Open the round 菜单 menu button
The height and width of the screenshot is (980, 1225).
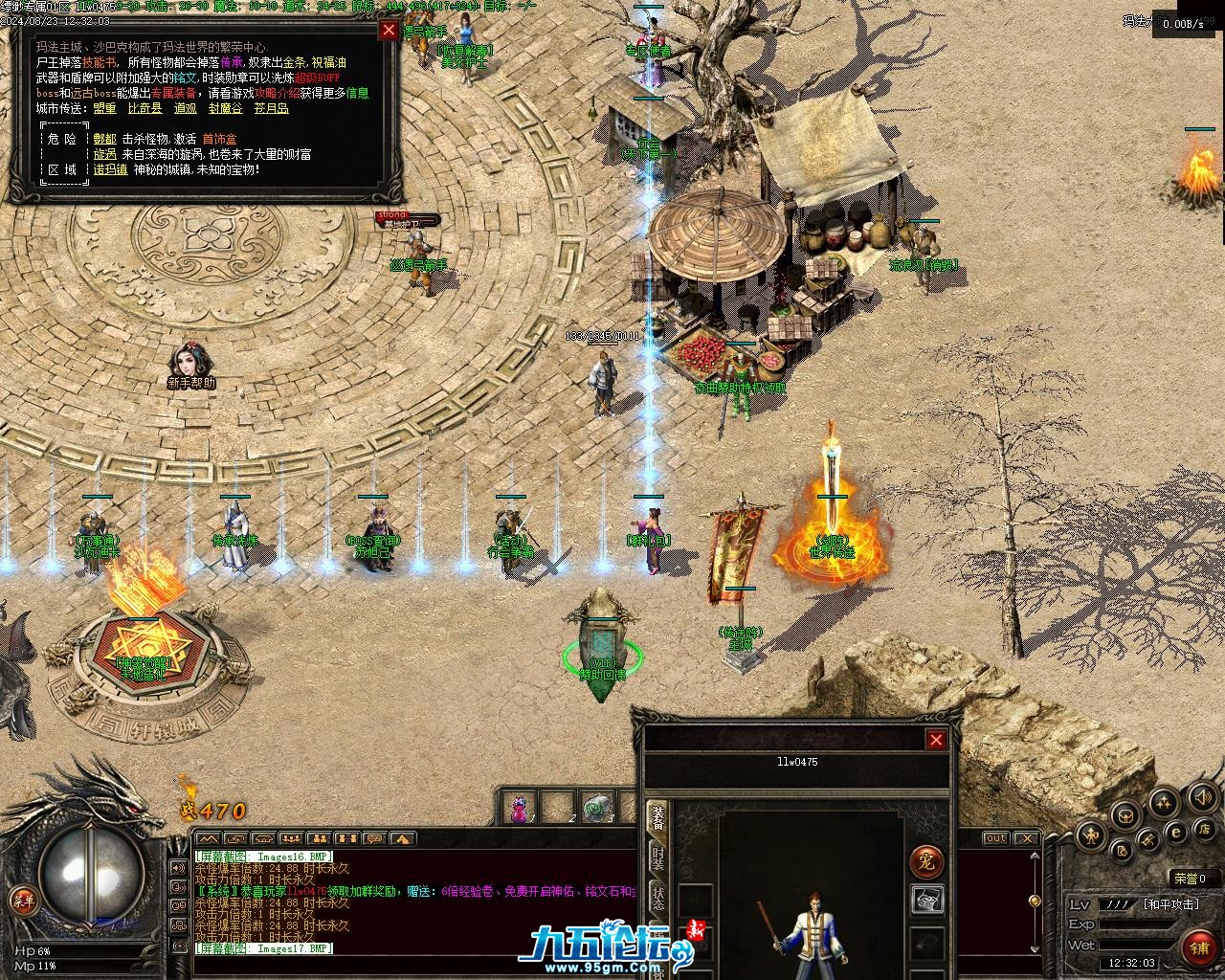[x=21, y=900]
